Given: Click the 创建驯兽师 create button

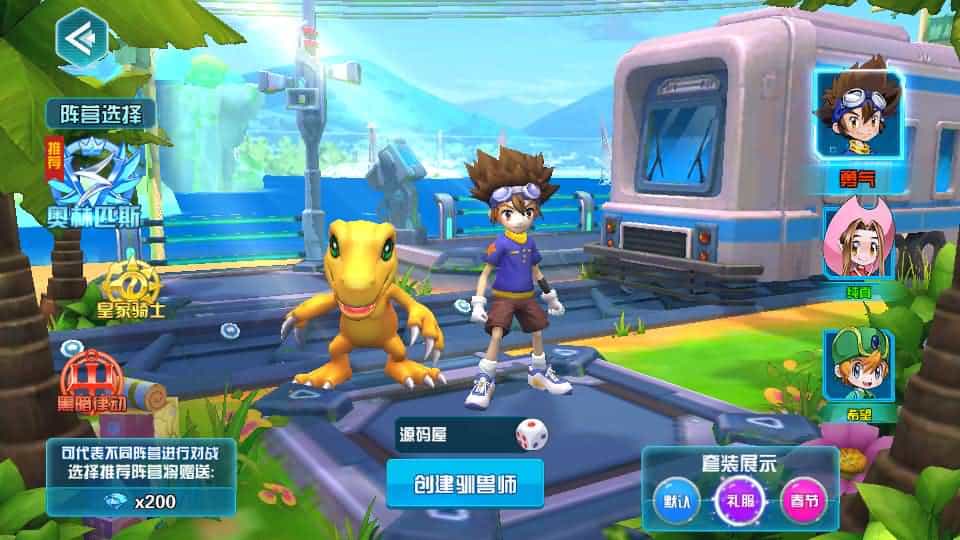Looking at the screenshot, I should click(465, 484).
